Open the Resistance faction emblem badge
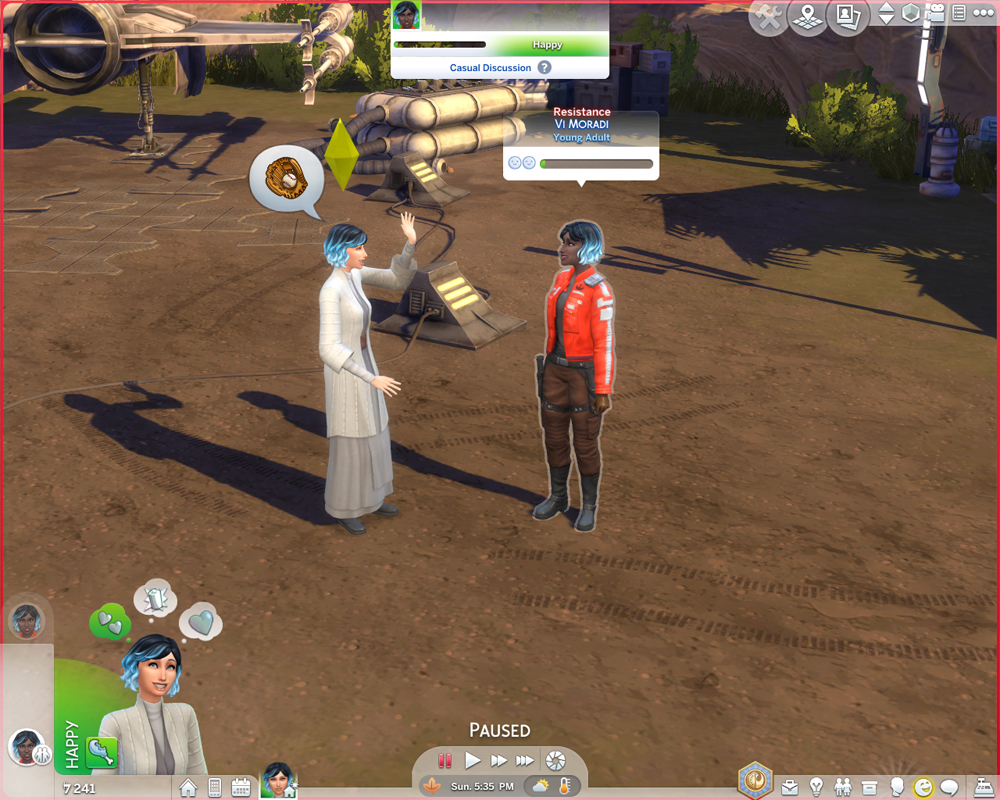This screenshot has width=1000, height=800. pyautogui.click(x=754, y=779)
